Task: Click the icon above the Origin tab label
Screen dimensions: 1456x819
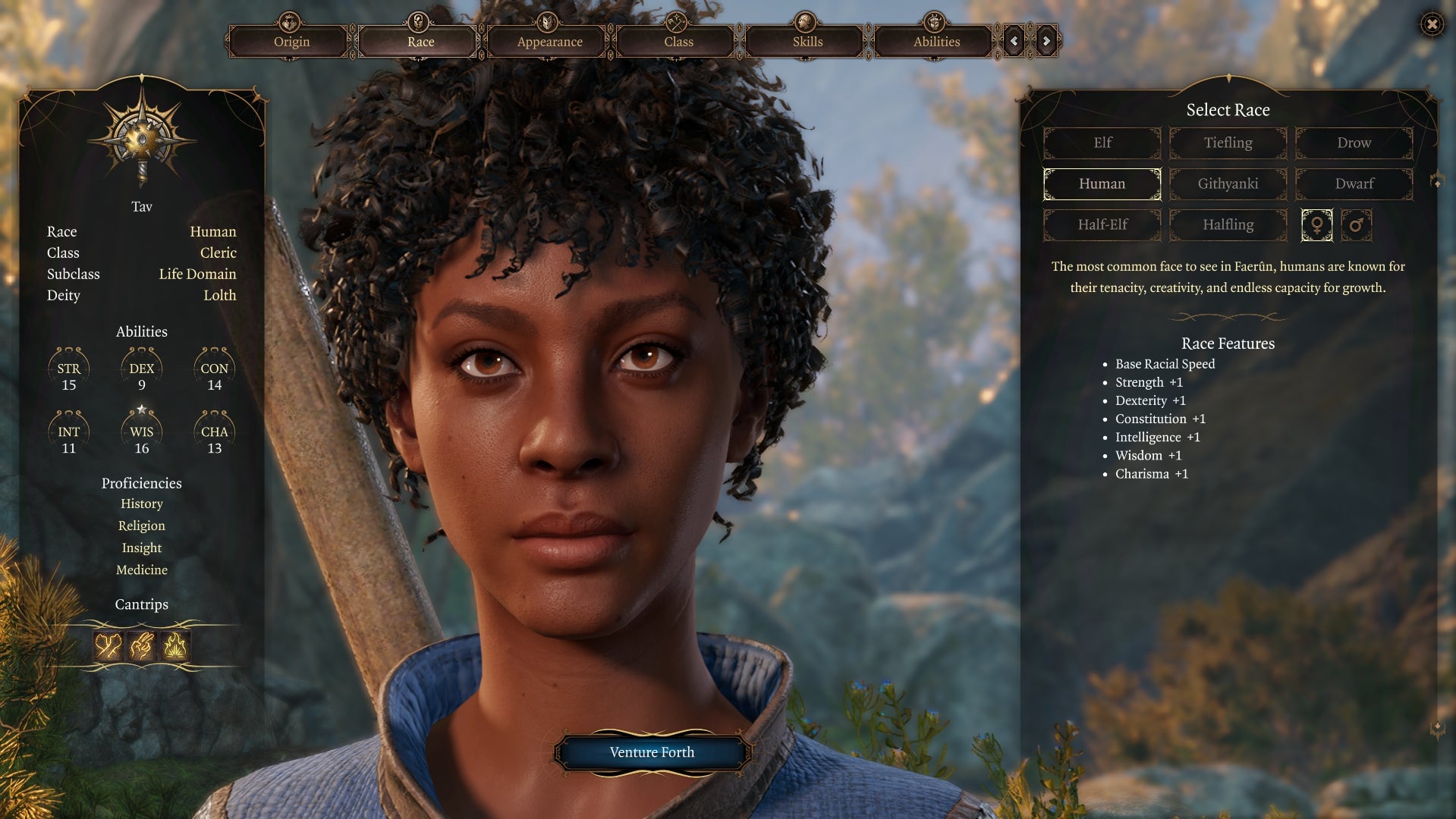Action: pyautogui.click(x=291, y=21)
